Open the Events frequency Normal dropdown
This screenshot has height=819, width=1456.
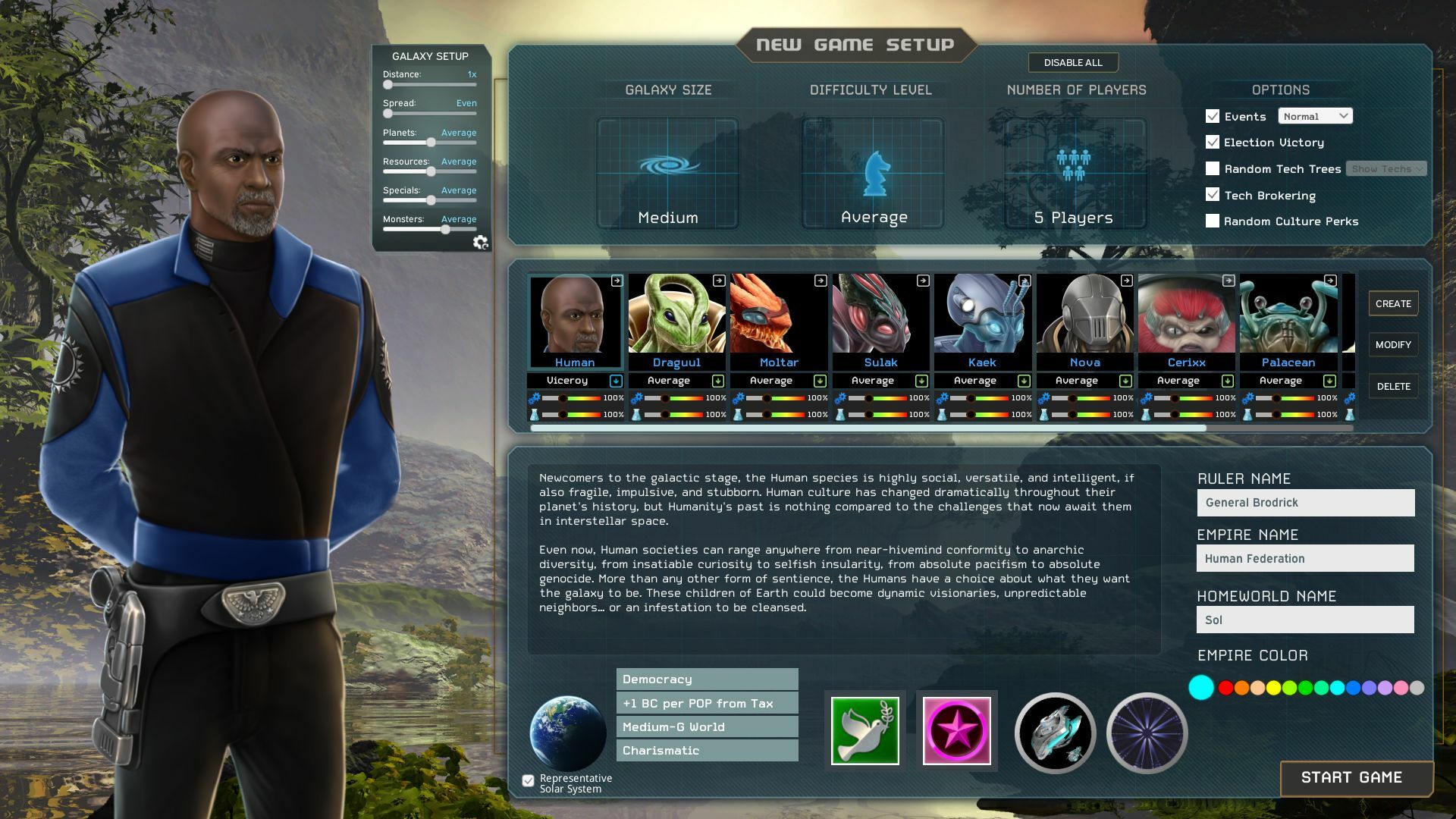[x=1315, y=117]
